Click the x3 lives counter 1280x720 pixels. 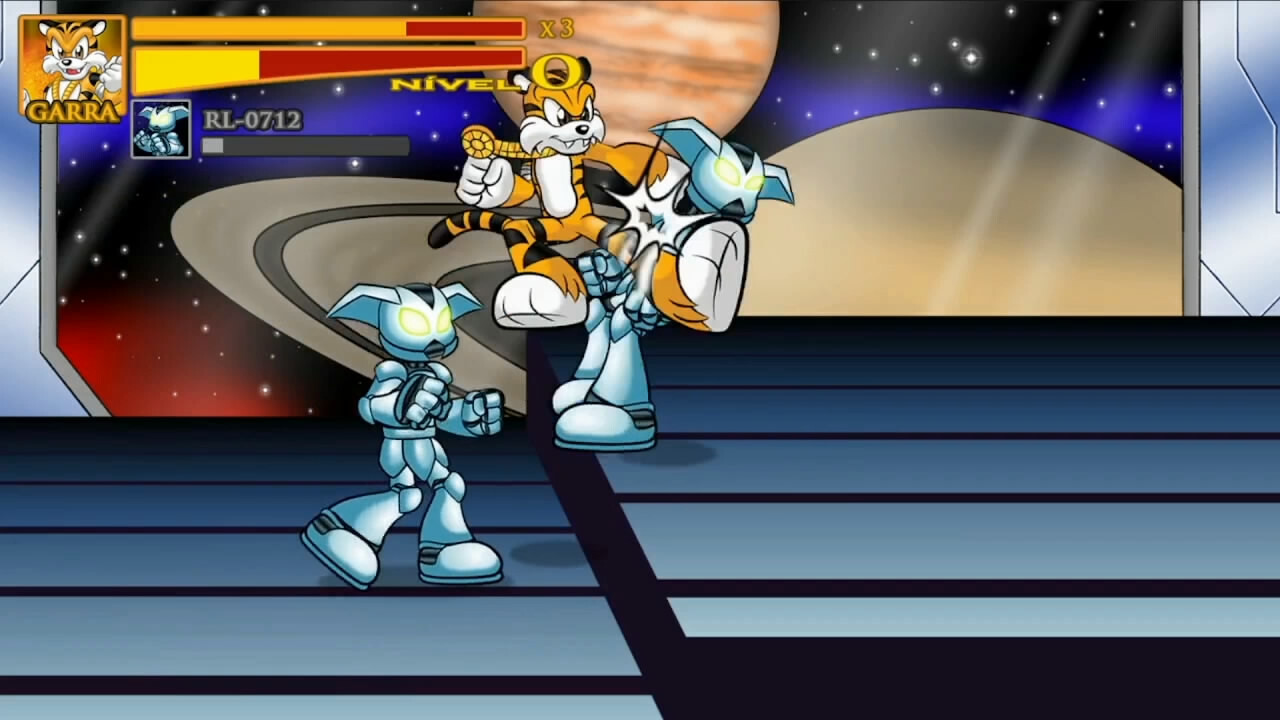pyautogui.click(x=554, y=30)
